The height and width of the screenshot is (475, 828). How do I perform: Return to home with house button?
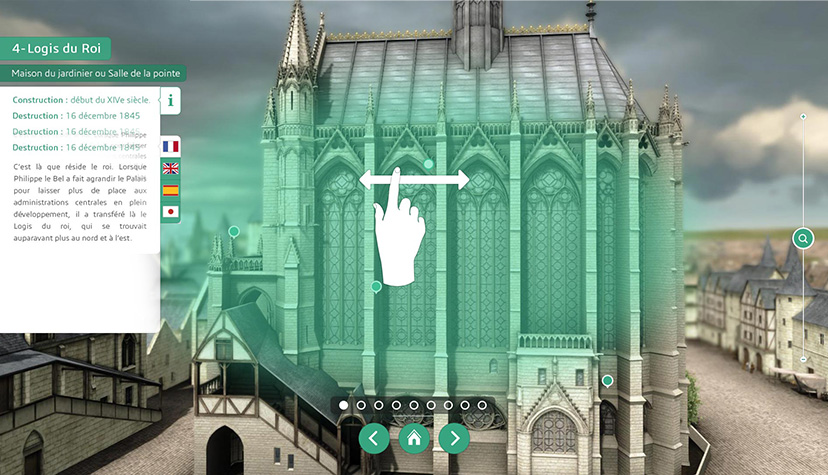click(414, 437)
